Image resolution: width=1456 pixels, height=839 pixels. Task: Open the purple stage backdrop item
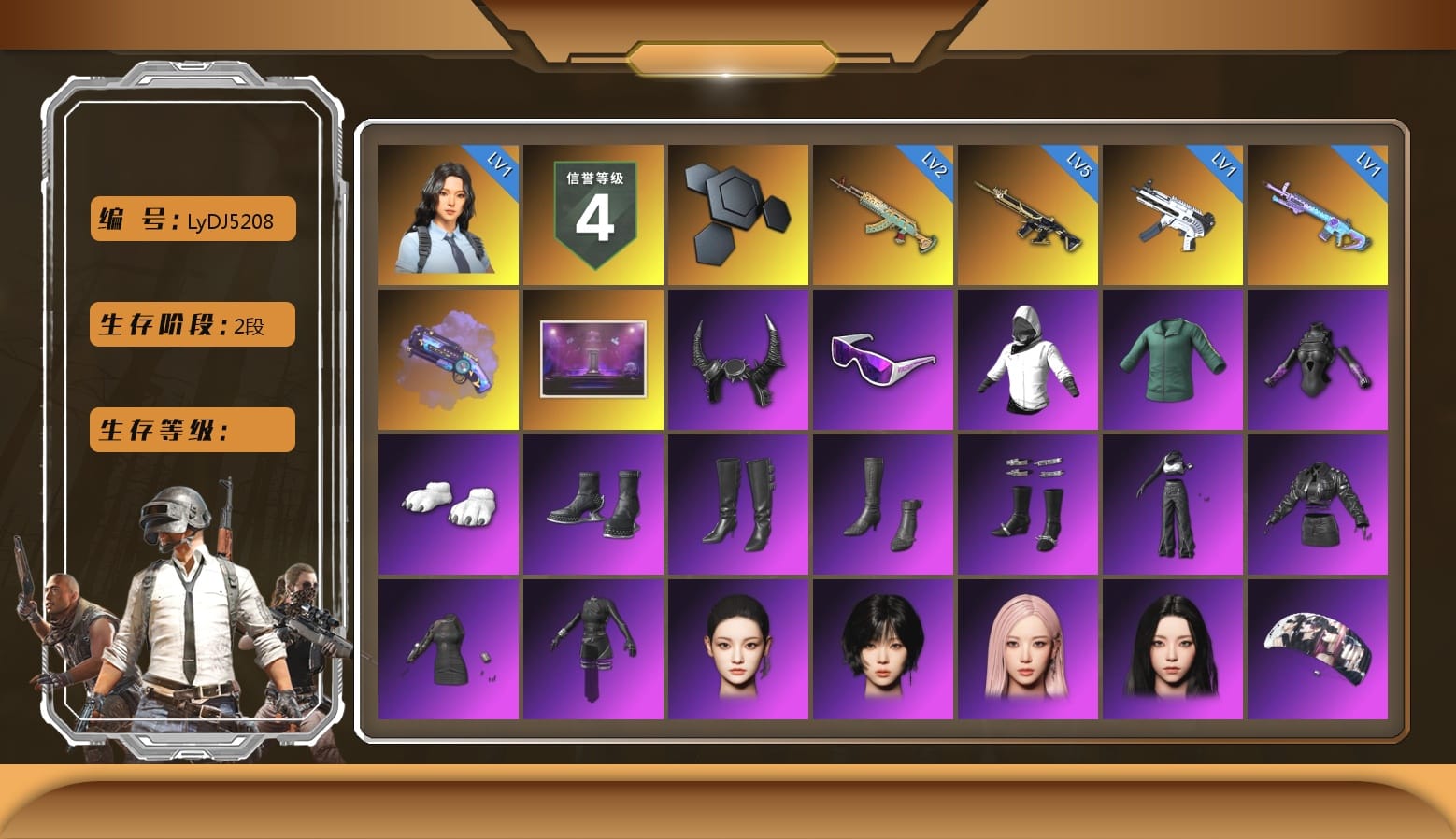pos(593,360)
